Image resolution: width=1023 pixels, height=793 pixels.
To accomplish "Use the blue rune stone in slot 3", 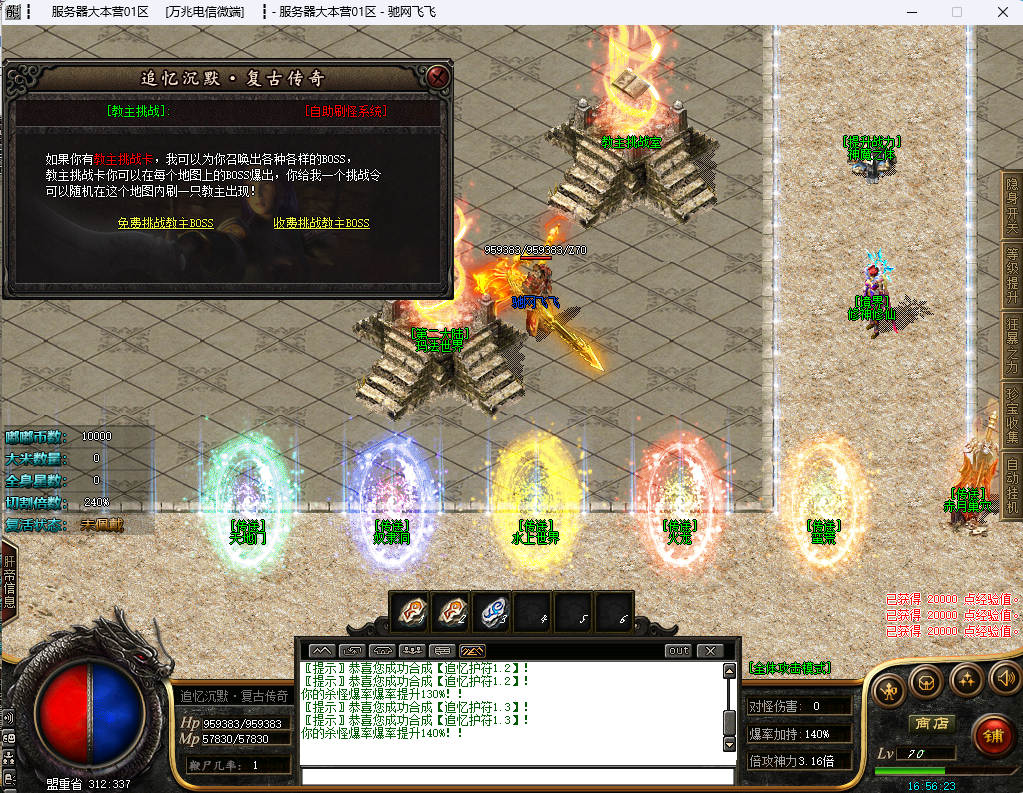I will pos(492,612).
